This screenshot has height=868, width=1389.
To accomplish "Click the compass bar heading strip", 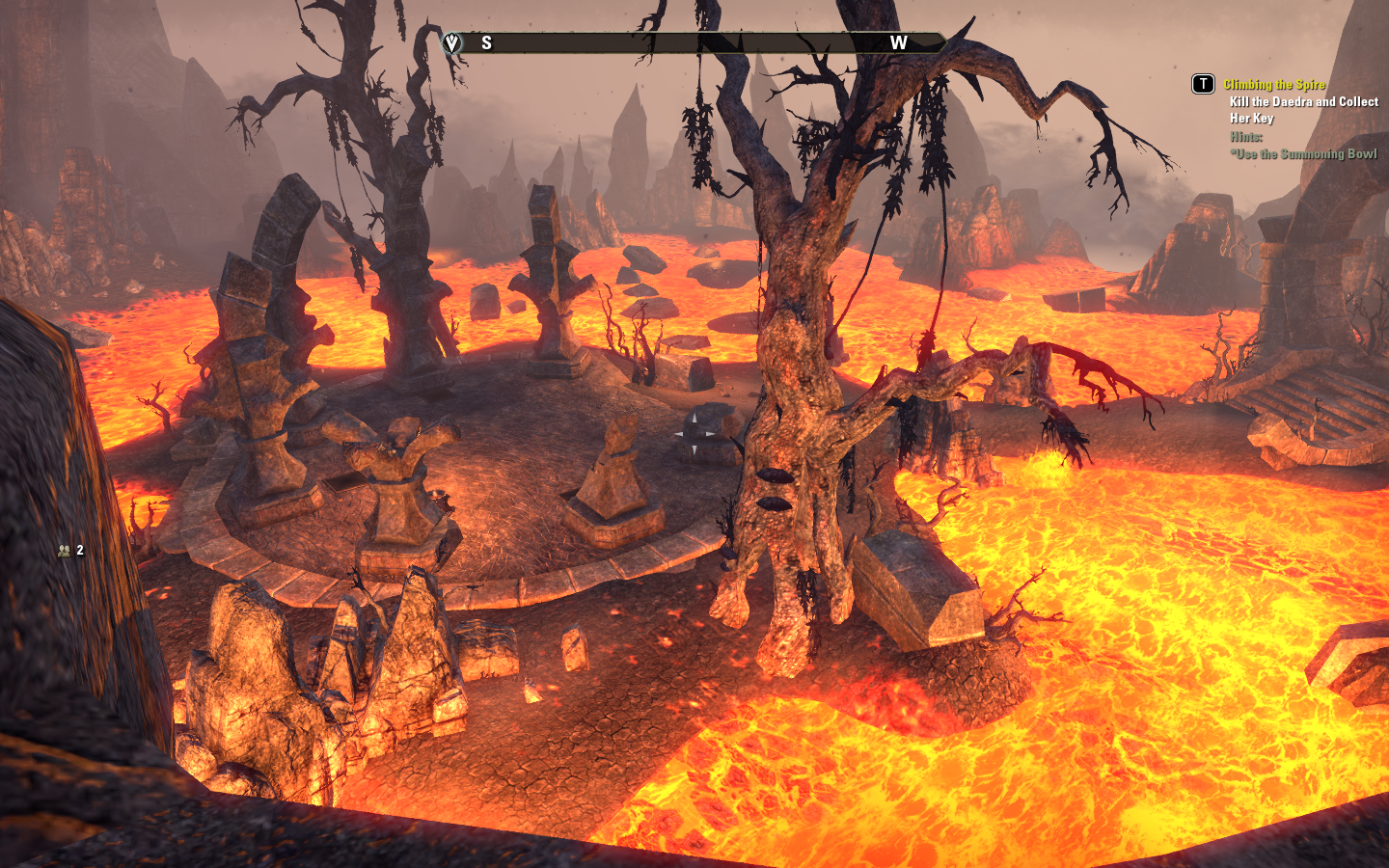I will coord(694,42).
